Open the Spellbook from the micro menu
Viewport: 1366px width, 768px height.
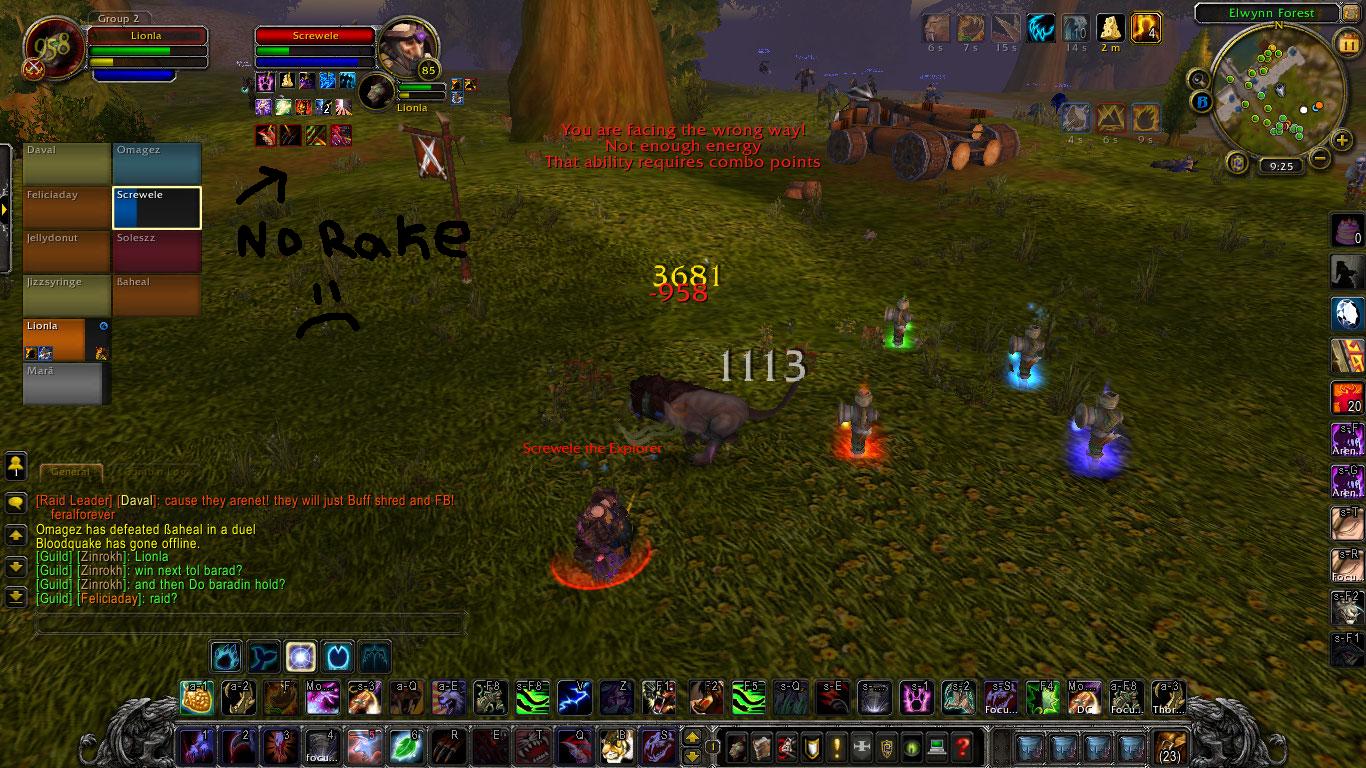point(762,746)
